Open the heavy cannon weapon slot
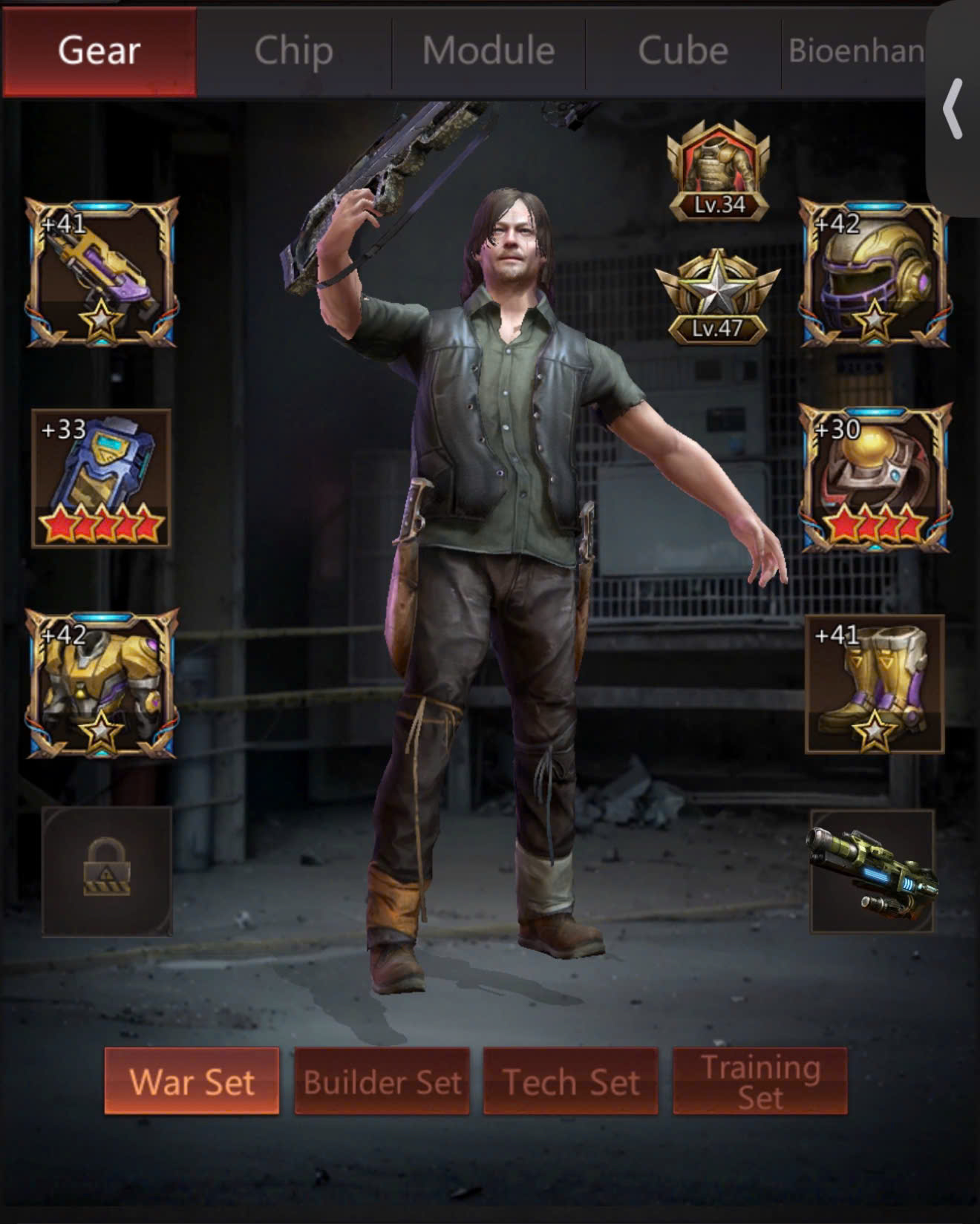 coord(872,871)
